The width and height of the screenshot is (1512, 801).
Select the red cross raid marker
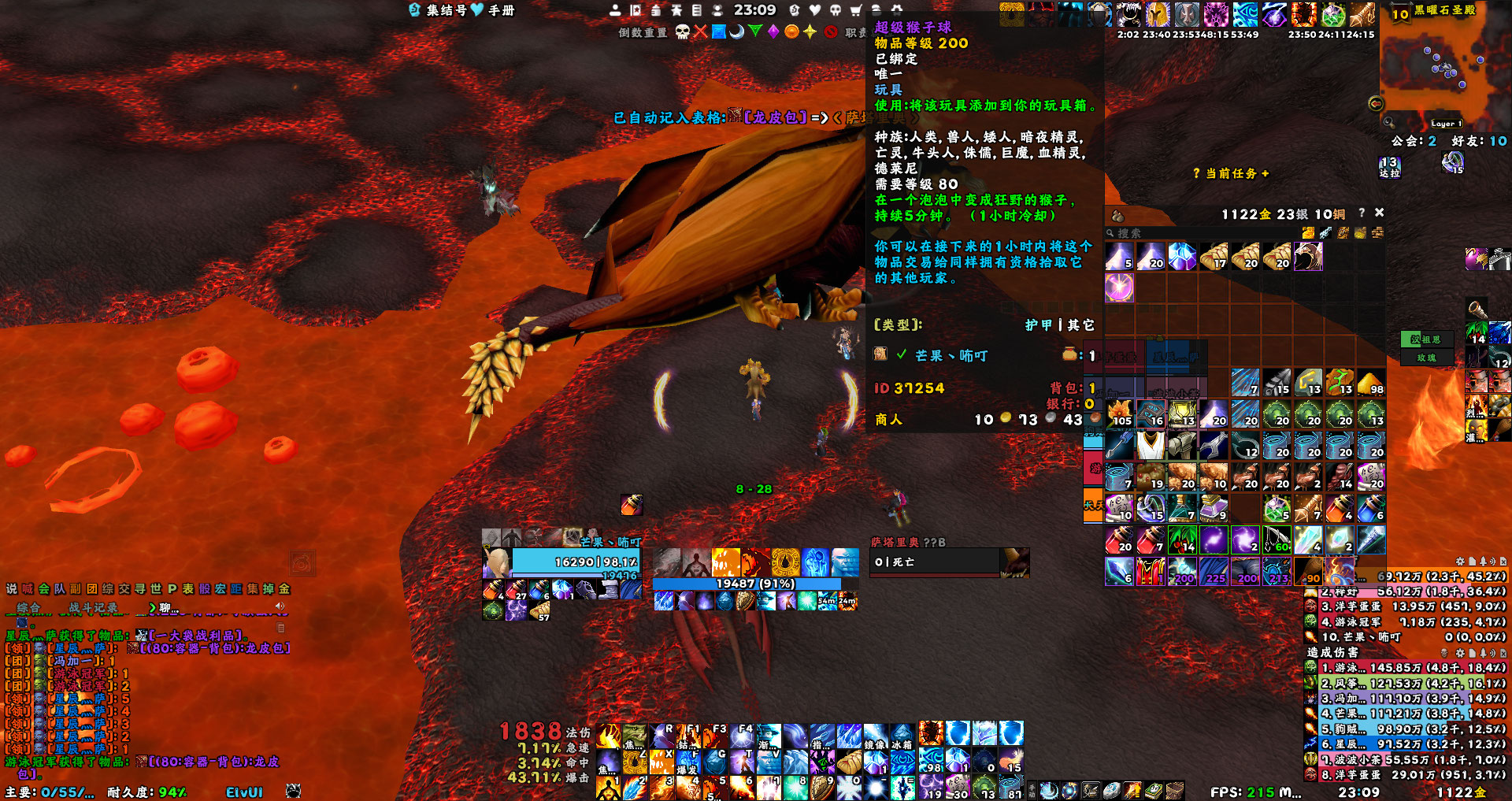(700, 32)
